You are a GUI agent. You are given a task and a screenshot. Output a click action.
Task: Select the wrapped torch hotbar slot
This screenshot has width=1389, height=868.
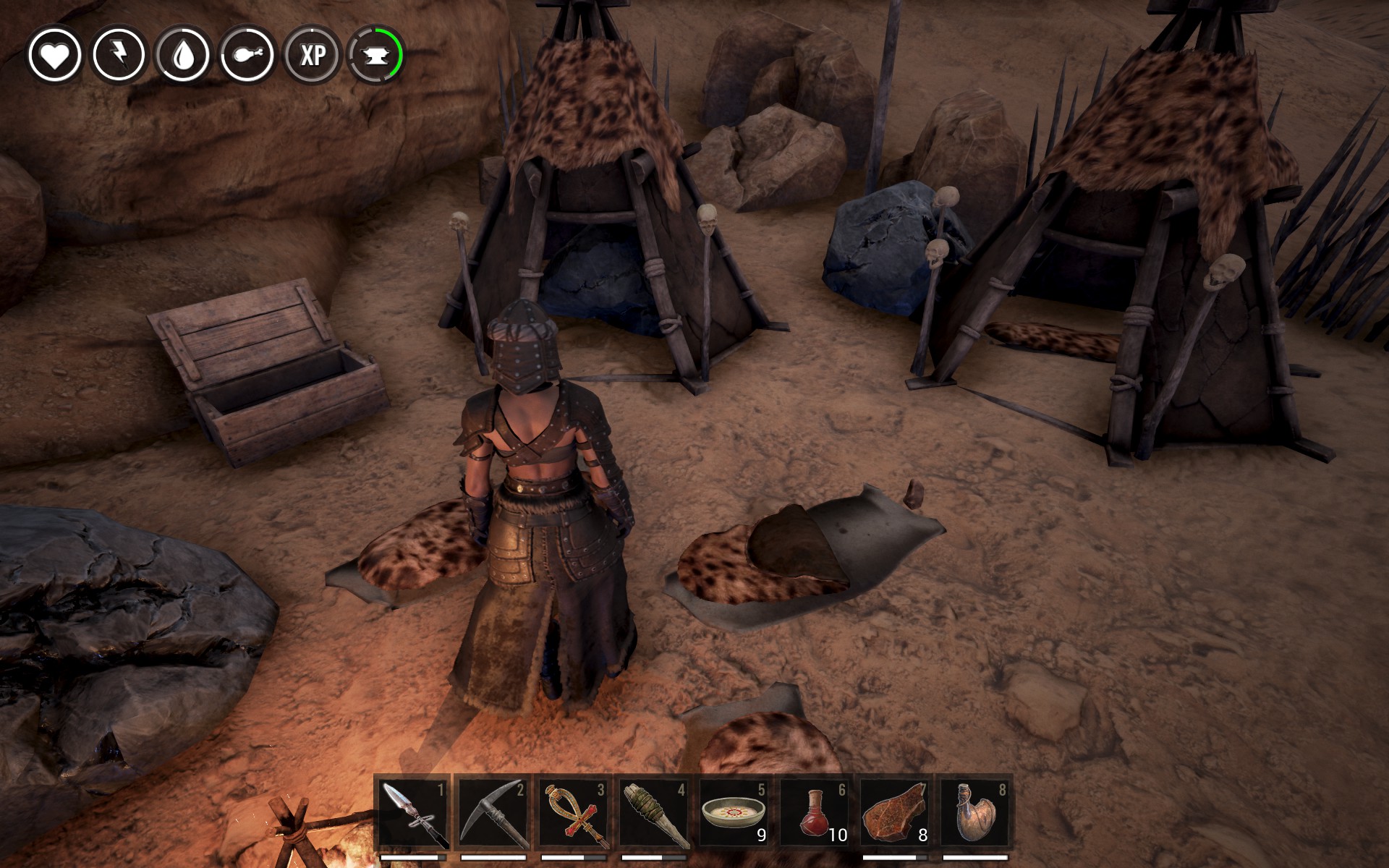point(654,813)
